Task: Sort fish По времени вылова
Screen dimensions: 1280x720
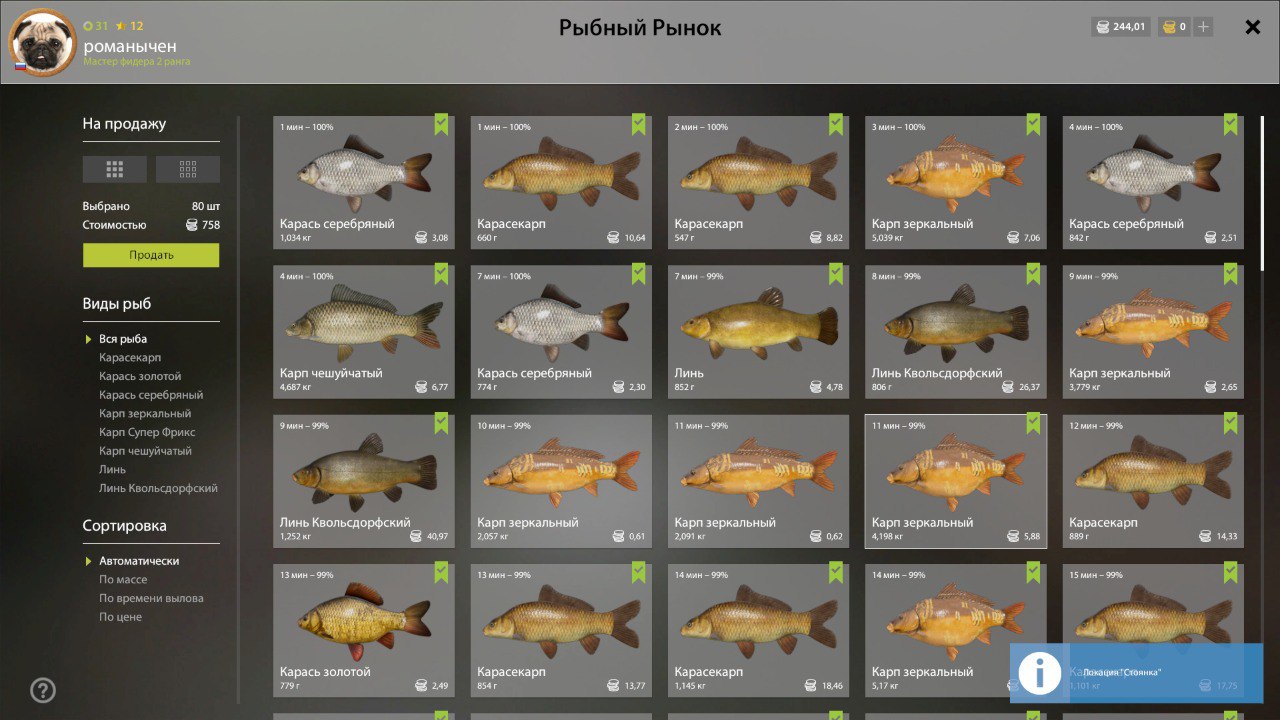Action: (151, 598)
